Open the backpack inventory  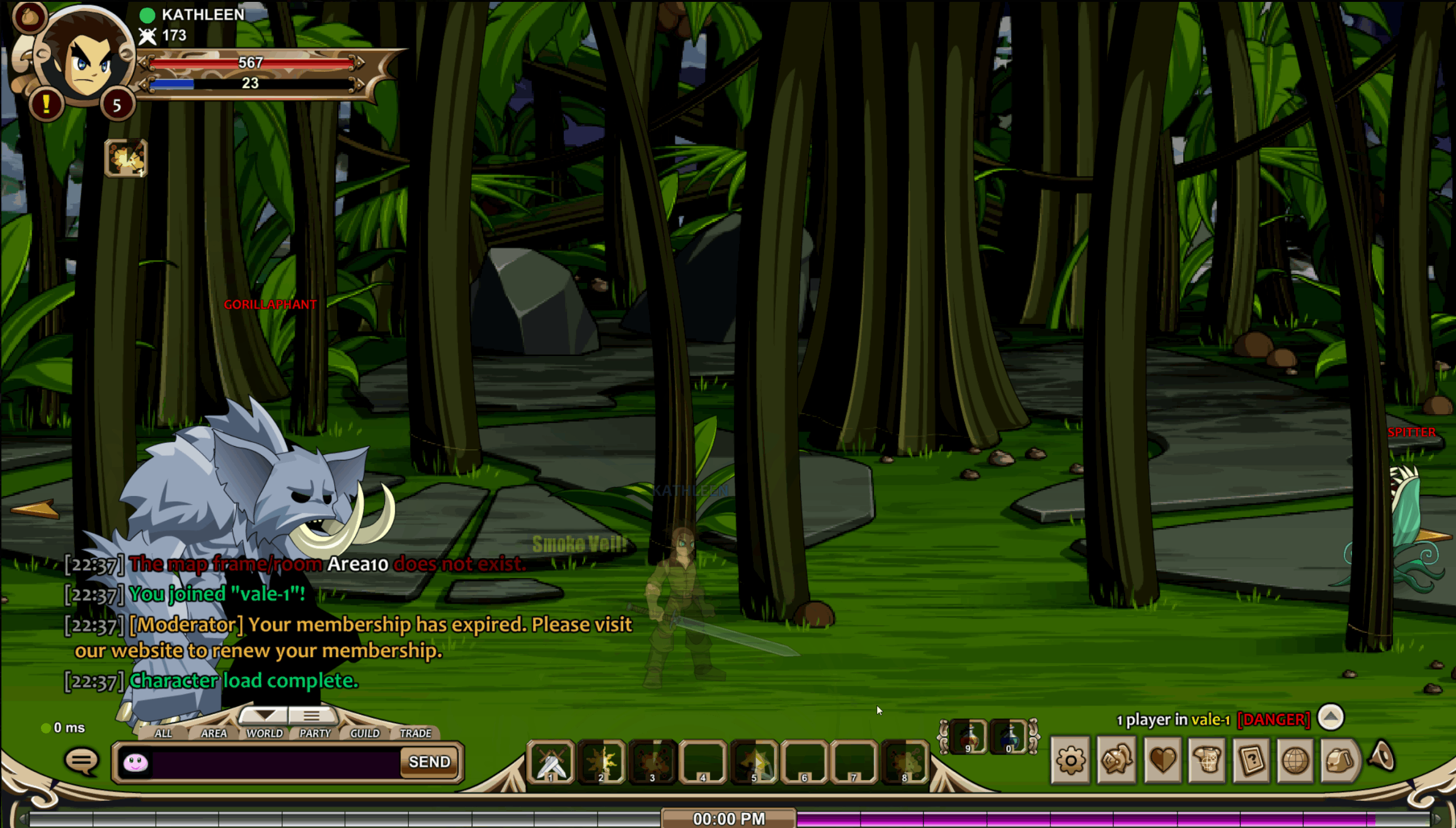point(1340,761)
